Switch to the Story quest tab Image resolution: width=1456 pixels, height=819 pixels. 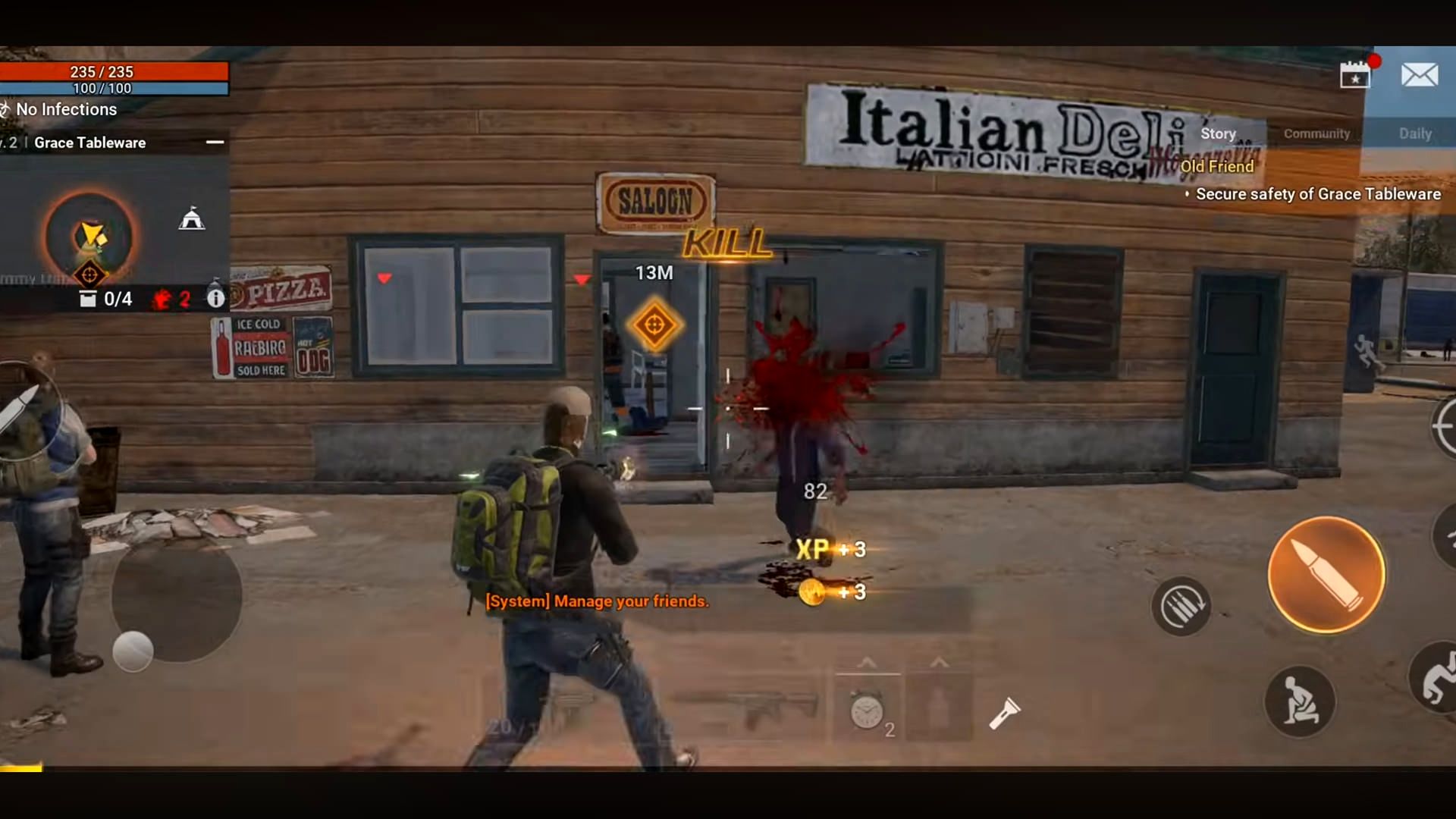pyautogui.click(x=1218, y=133)
